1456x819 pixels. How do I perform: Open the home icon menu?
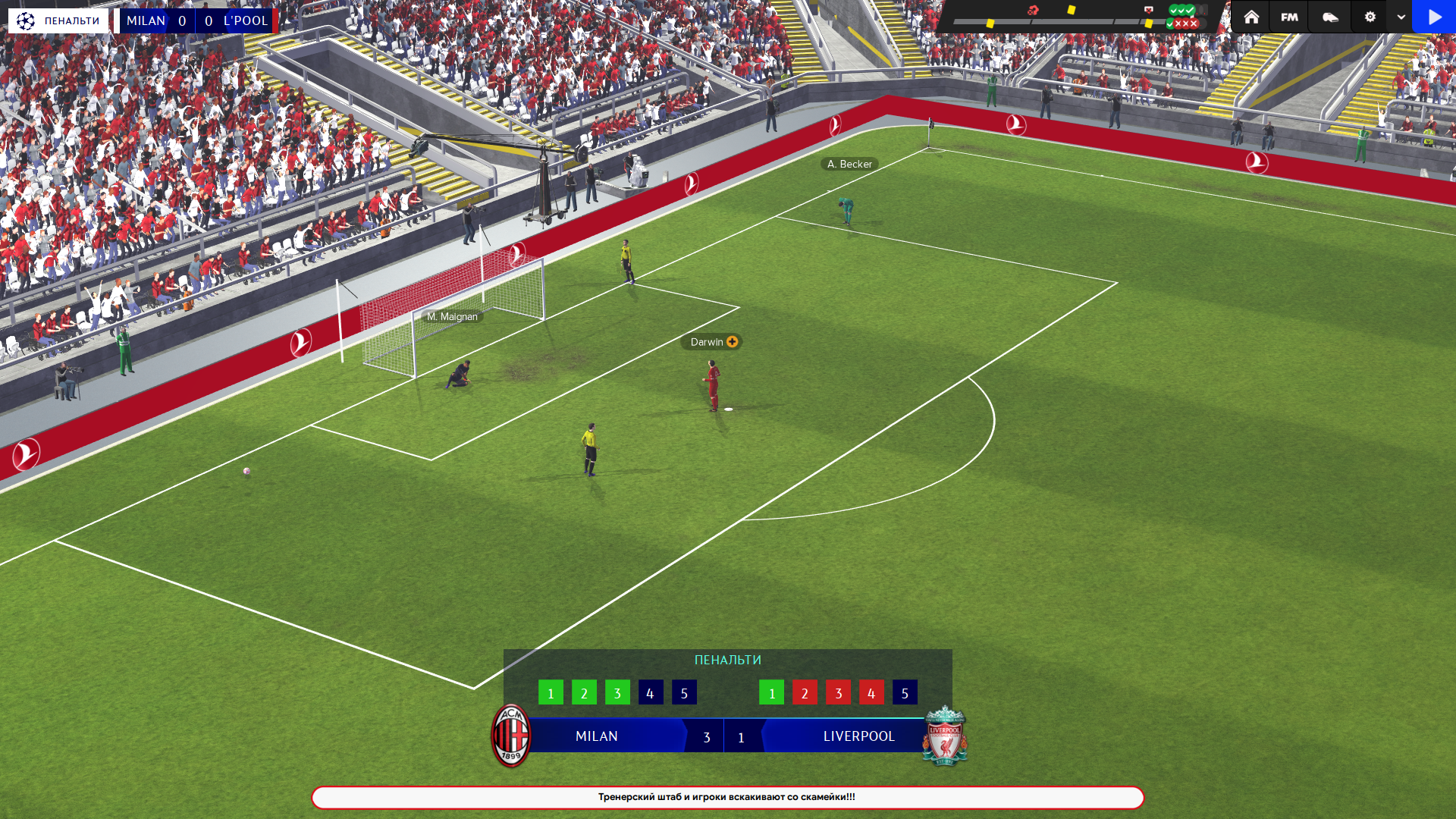pos(1251,17)
